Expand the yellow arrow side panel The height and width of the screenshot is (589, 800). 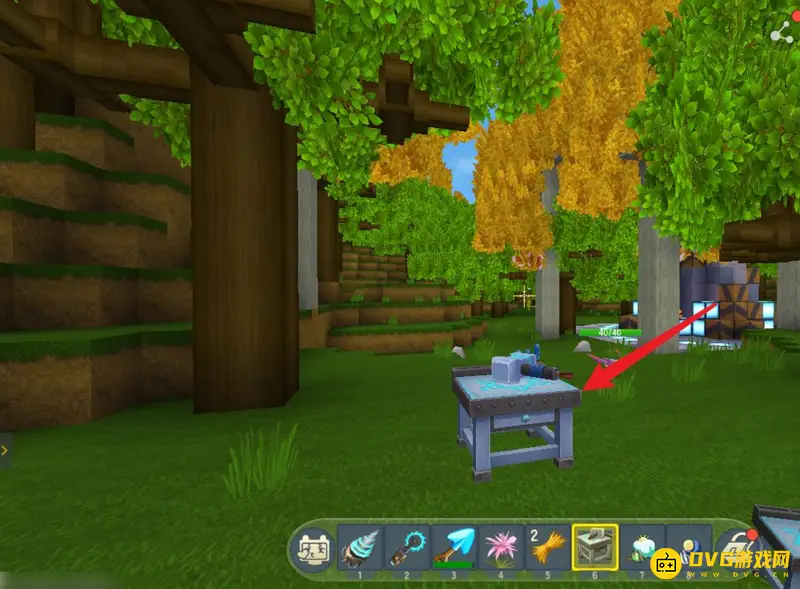5,451
